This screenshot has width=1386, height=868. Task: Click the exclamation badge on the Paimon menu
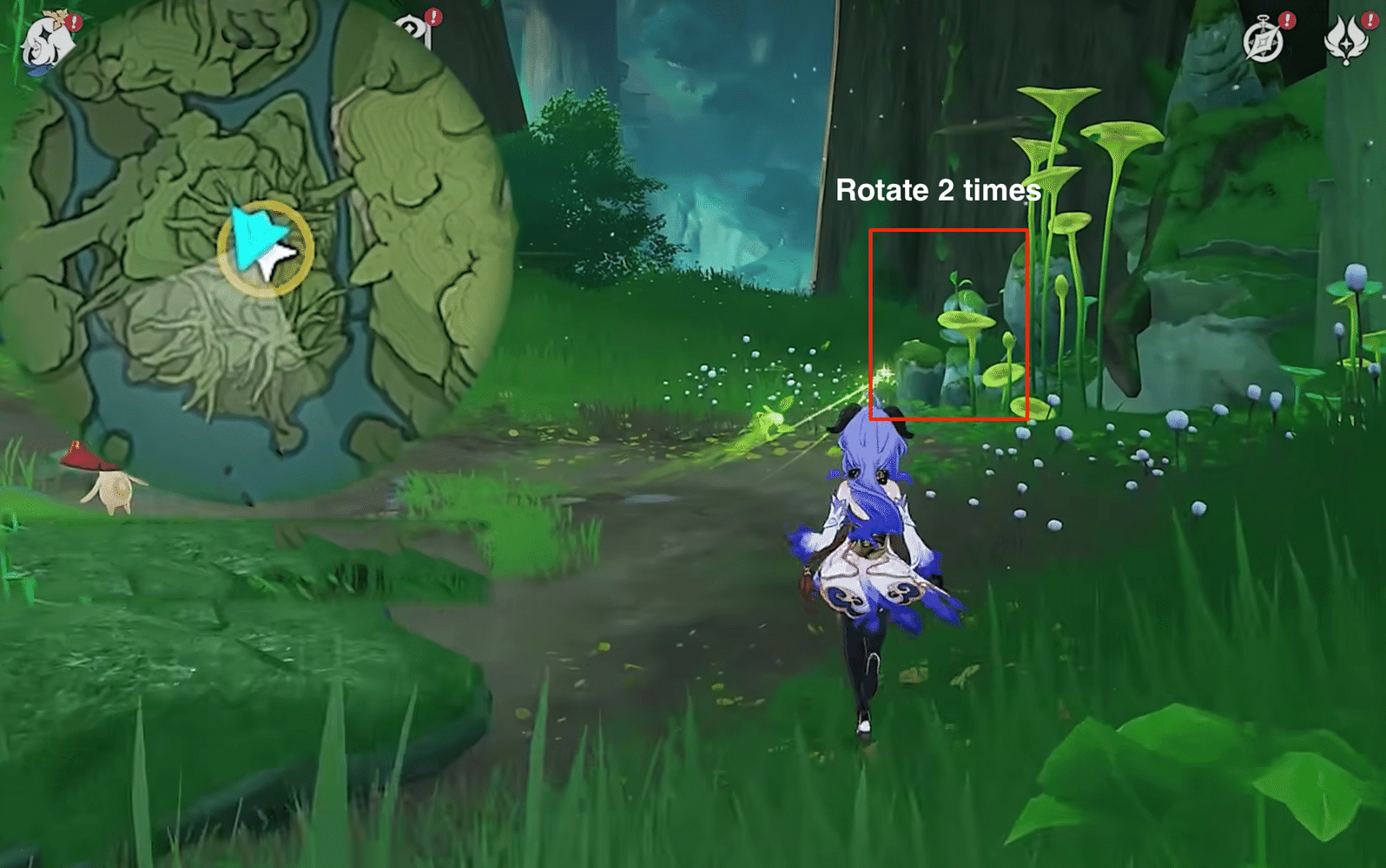(x=75, y=22)
